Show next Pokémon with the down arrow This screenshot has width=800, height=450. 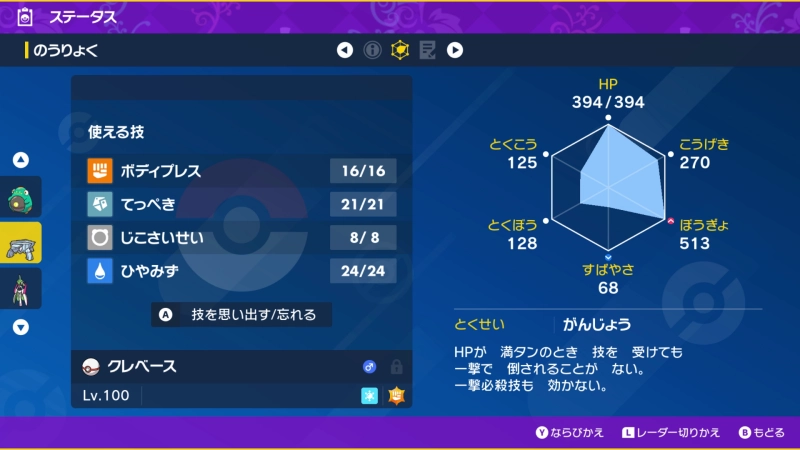(x=21, y=326)
